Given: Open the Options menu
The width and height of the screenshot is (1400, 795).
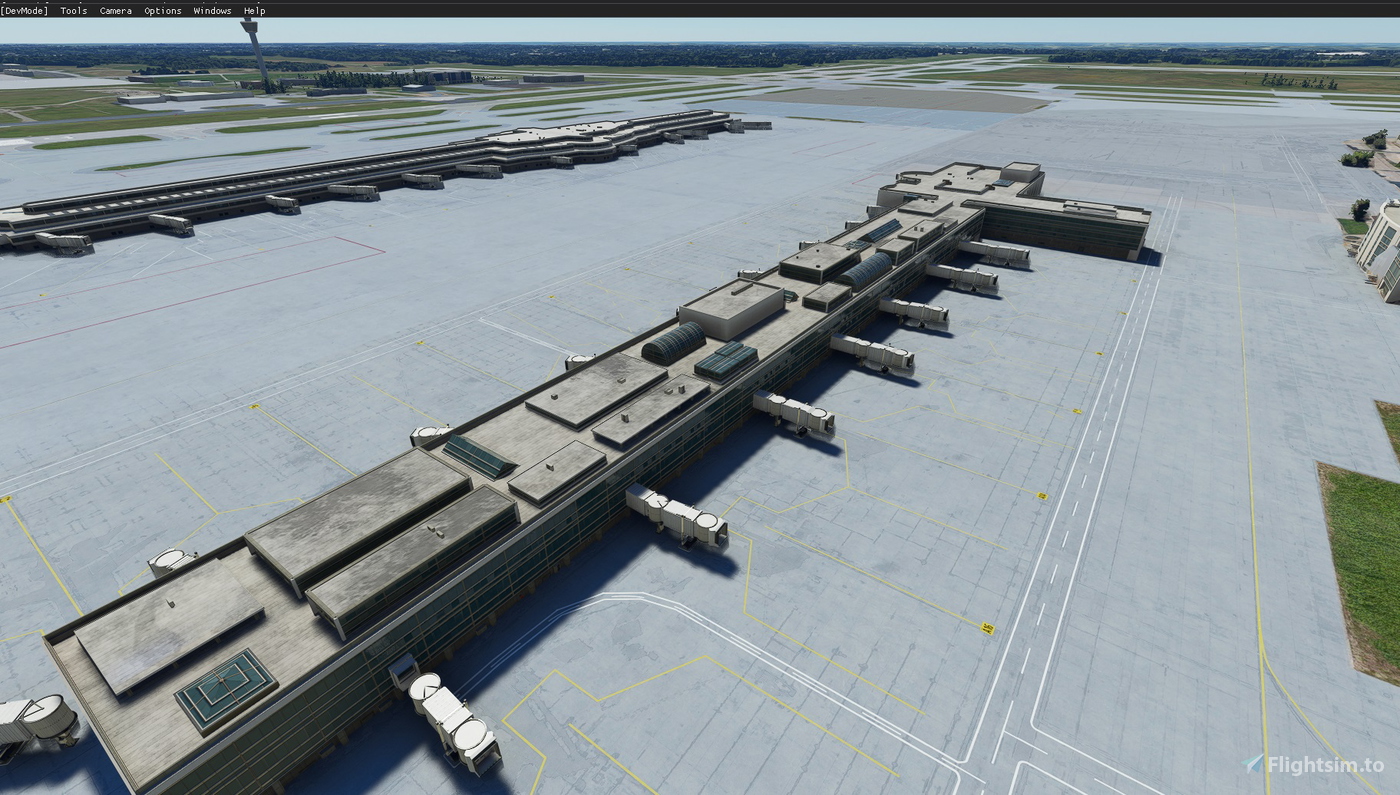Looking at the screenshot, I should point(161,10).
